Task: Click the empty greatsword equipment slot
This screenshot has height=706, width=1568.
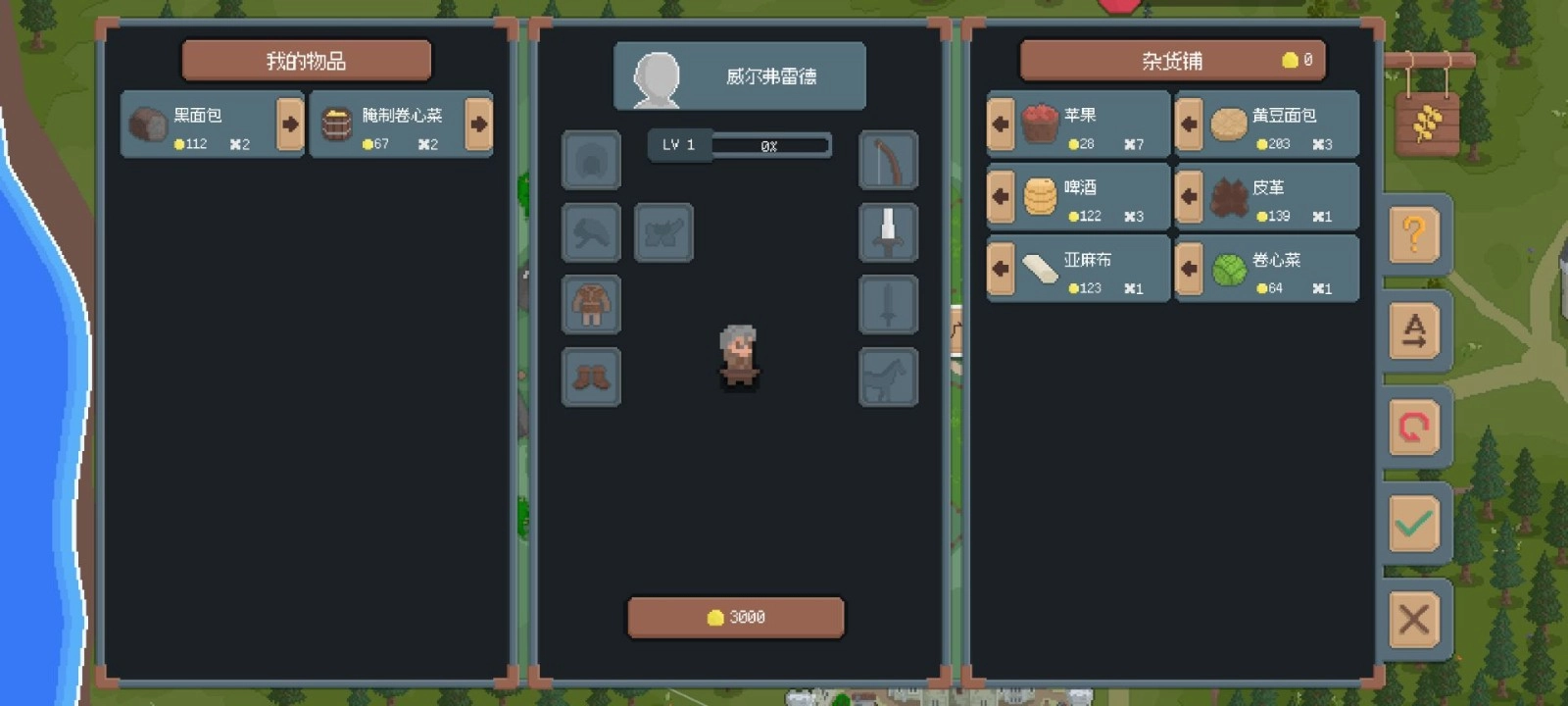Action: 888,304
